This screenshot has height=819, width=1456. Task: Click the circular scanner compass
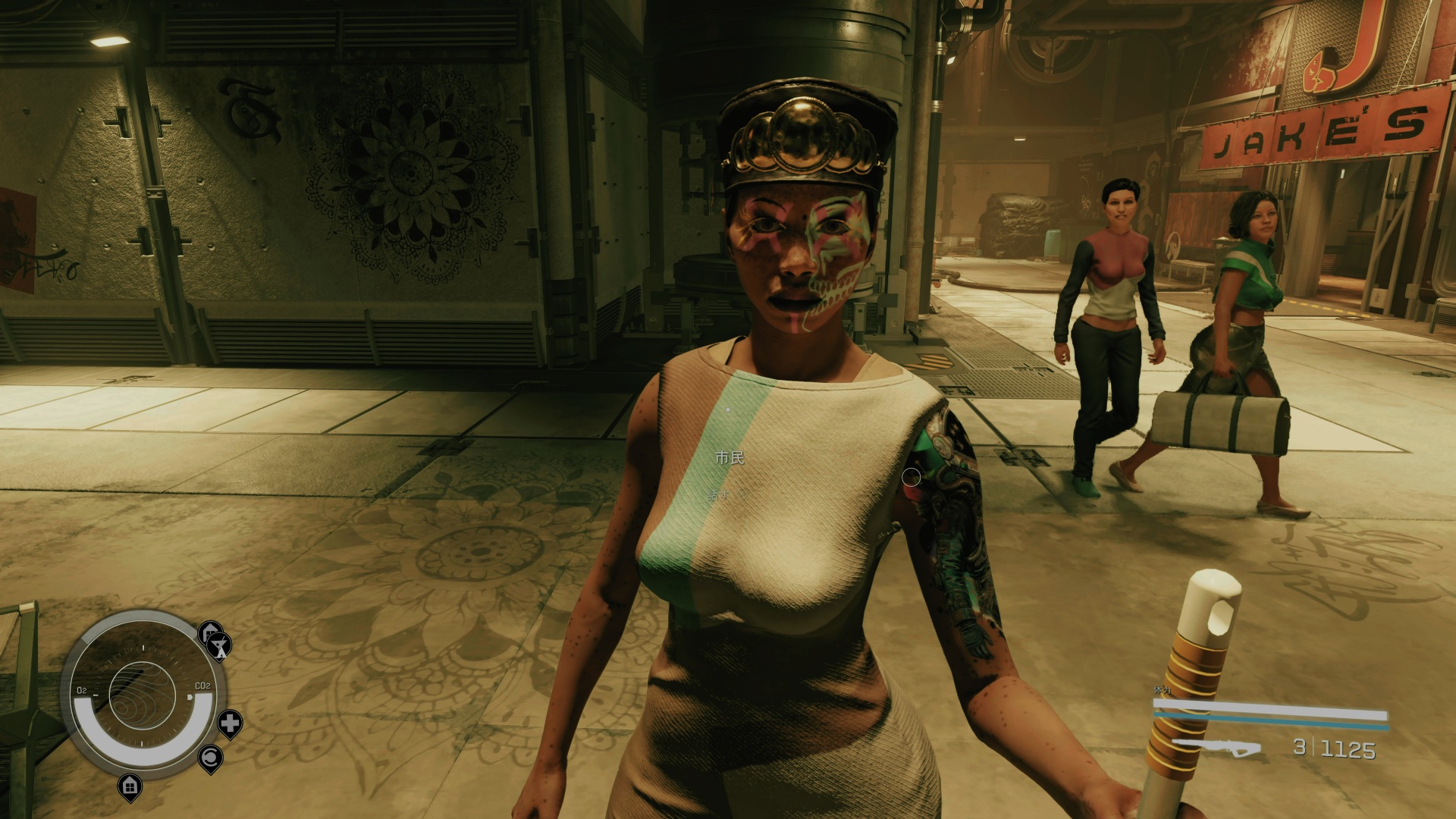[x=143, y=695]
